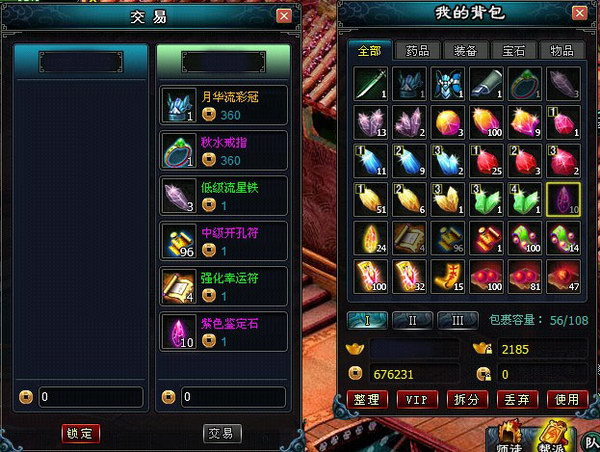600x452 pixels.
Task: Switch to bag page II
Action: click(411, 320)
